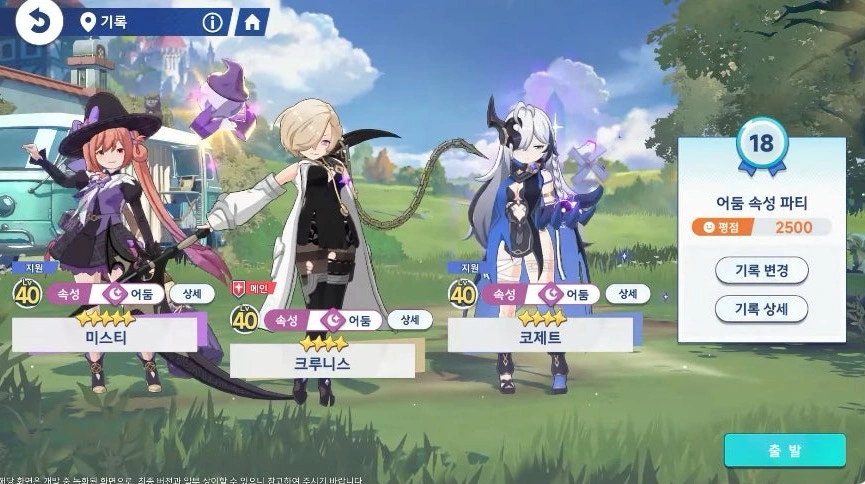865x484 pixels.
Task: Start with the 출발 button
Action: point(784,450)
